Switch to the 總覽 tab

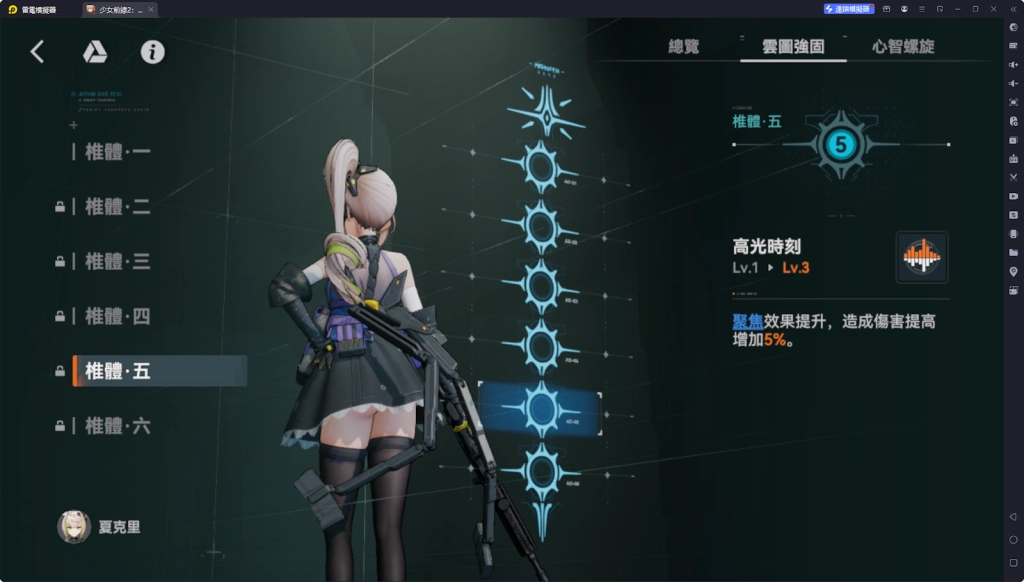tap(683, 46)
